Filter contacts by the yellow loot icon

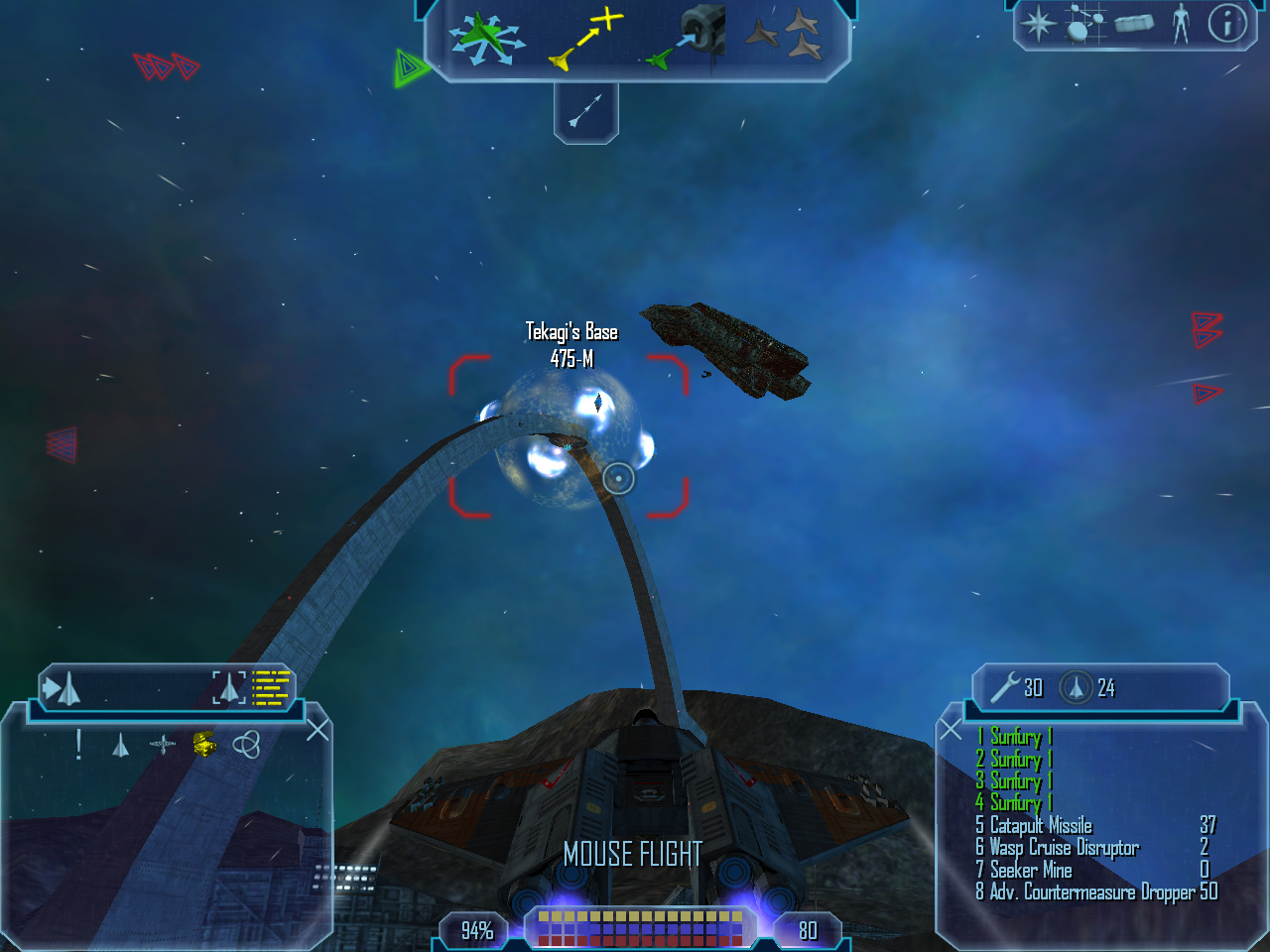tap(203, 744)
